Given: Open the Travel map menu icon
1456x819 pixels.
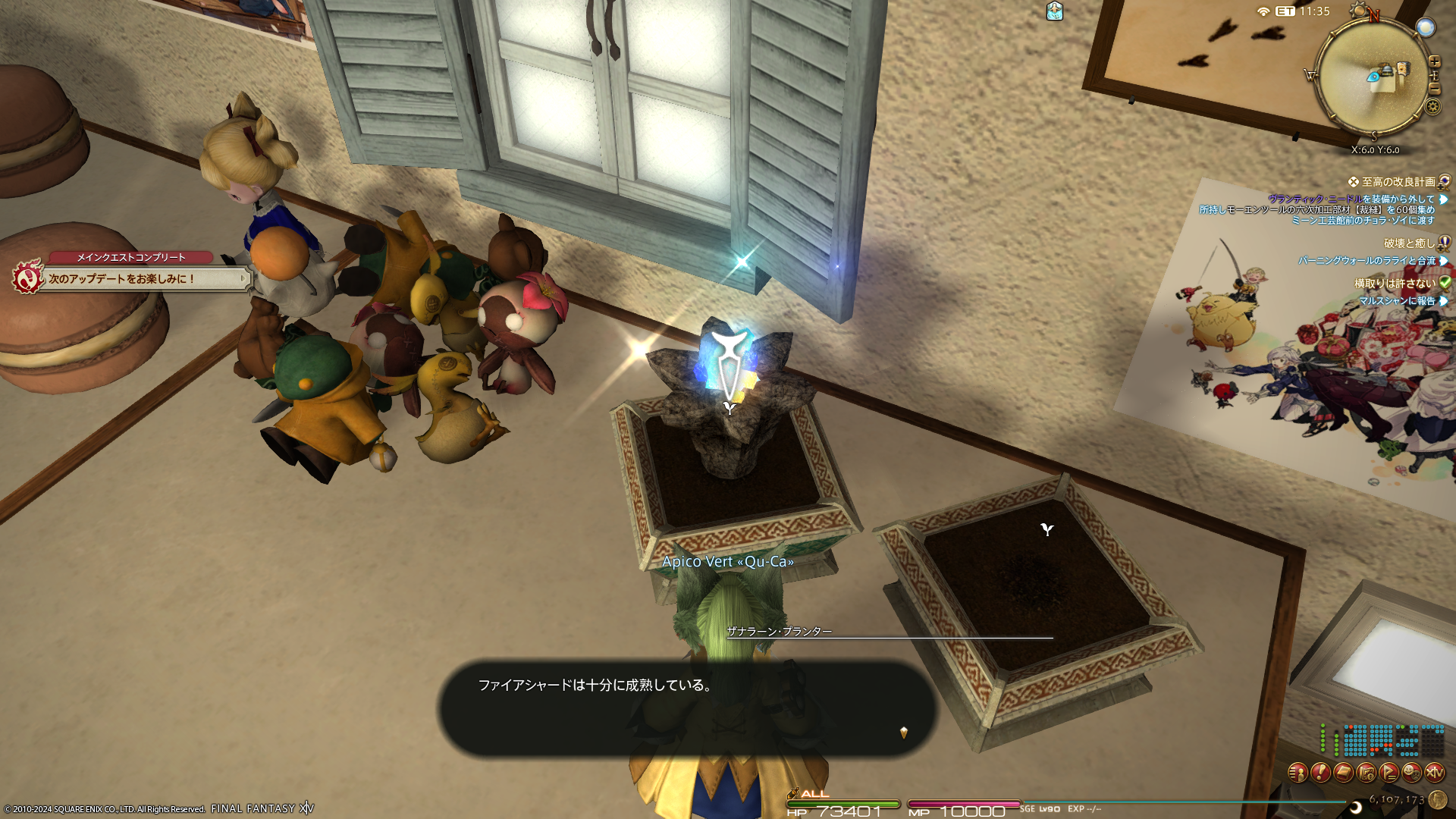Looking at the screenshot, I should tap(1366, 772).
